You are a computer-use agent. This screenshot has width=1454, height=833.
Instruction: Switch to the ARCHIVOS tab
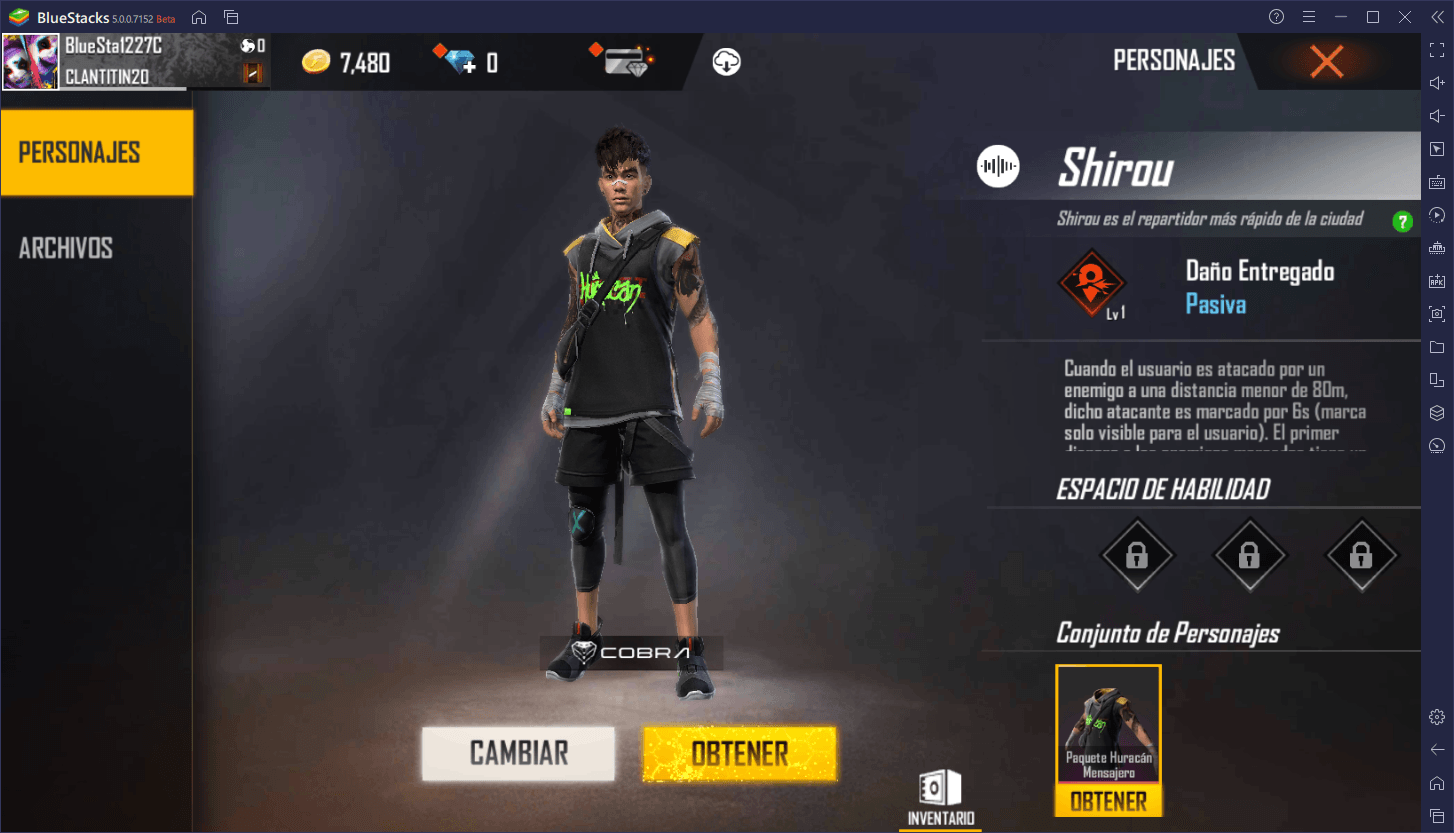point(64,248)
